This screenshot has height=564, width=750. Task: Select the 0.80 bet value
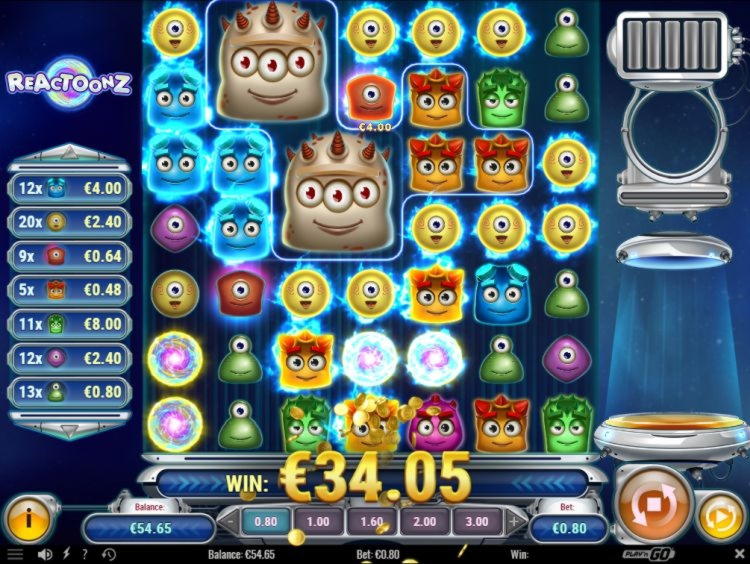265,521
